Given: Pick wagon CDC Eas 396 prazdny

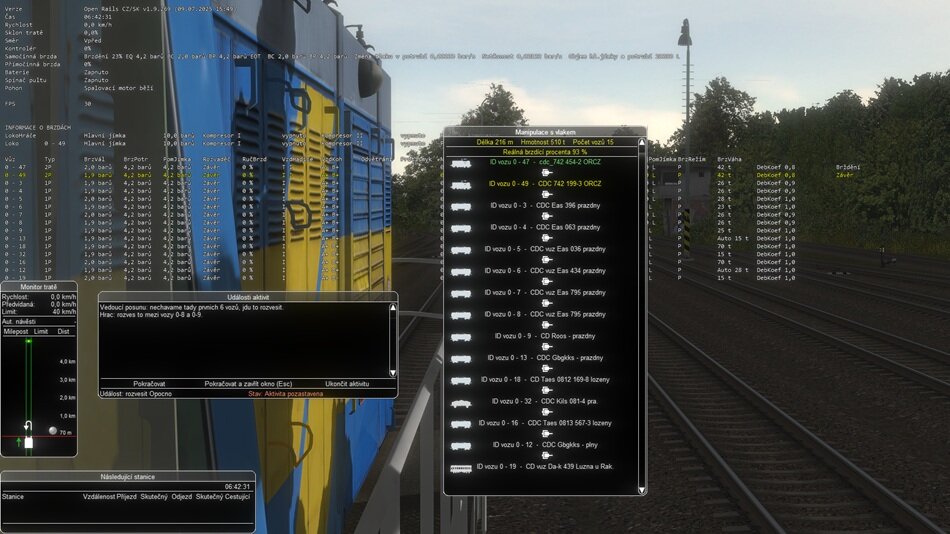Looking at the screenshot, I should point(547,205).
